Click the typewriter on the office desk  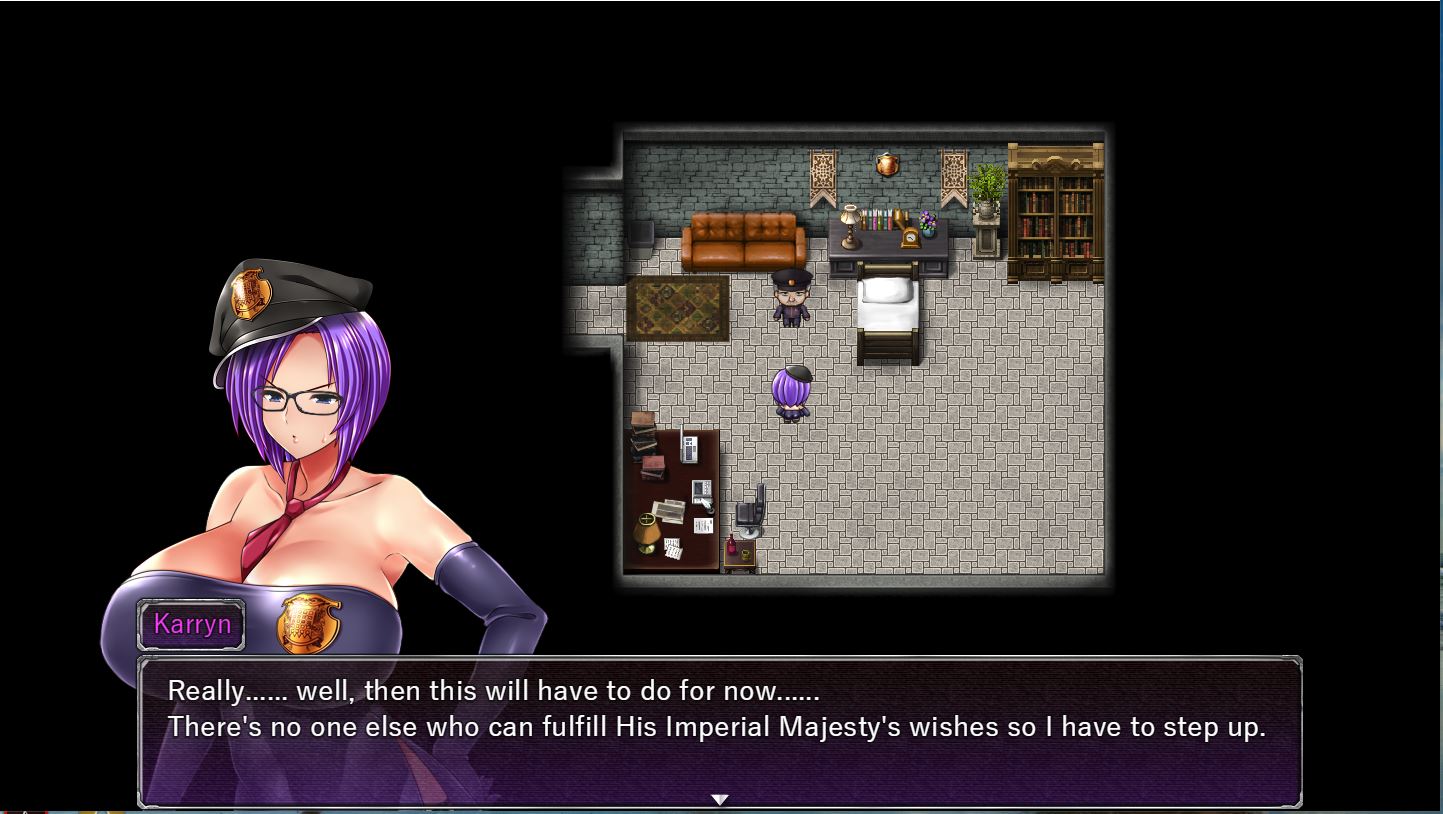690,449
